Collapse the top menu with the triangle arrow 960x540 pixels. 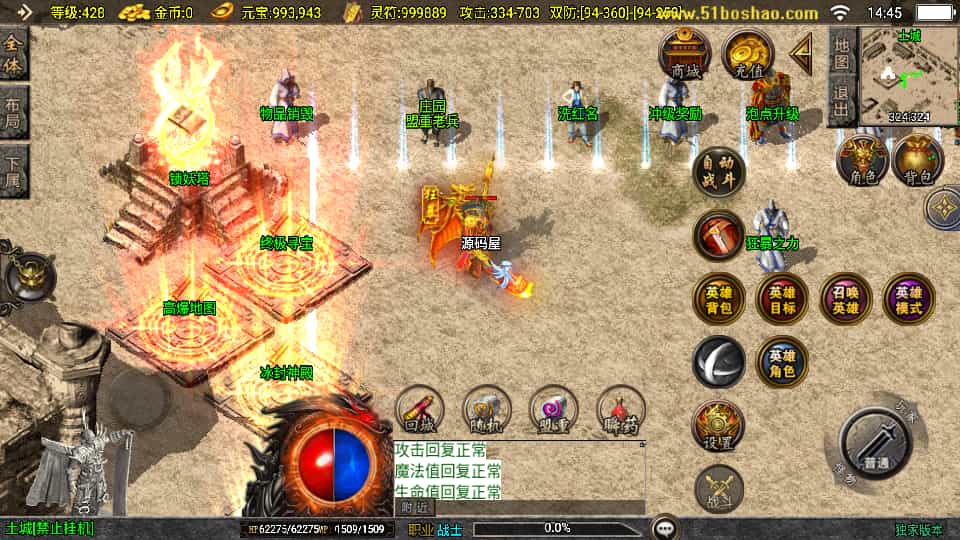point(801,54)
